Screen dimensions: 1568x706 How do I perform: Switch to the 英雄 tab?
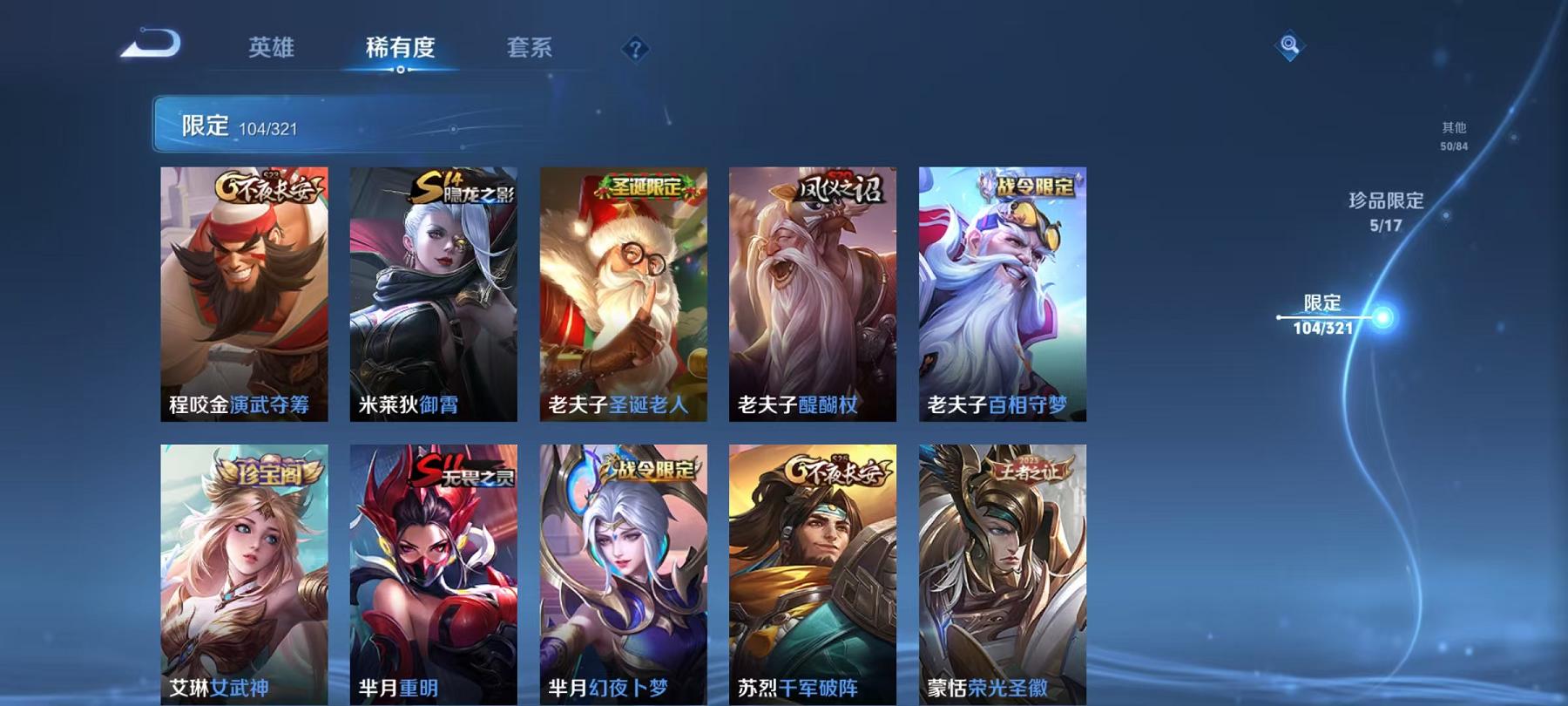pos(272,50)
